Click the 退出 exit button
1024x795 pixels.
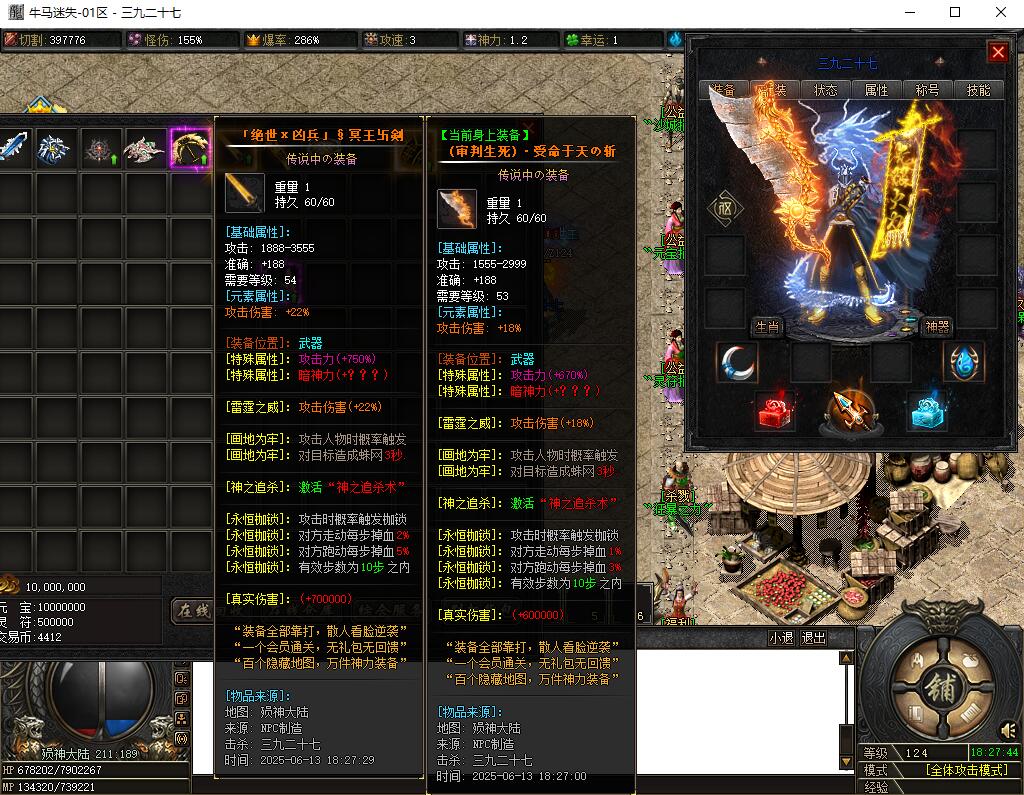814,638
